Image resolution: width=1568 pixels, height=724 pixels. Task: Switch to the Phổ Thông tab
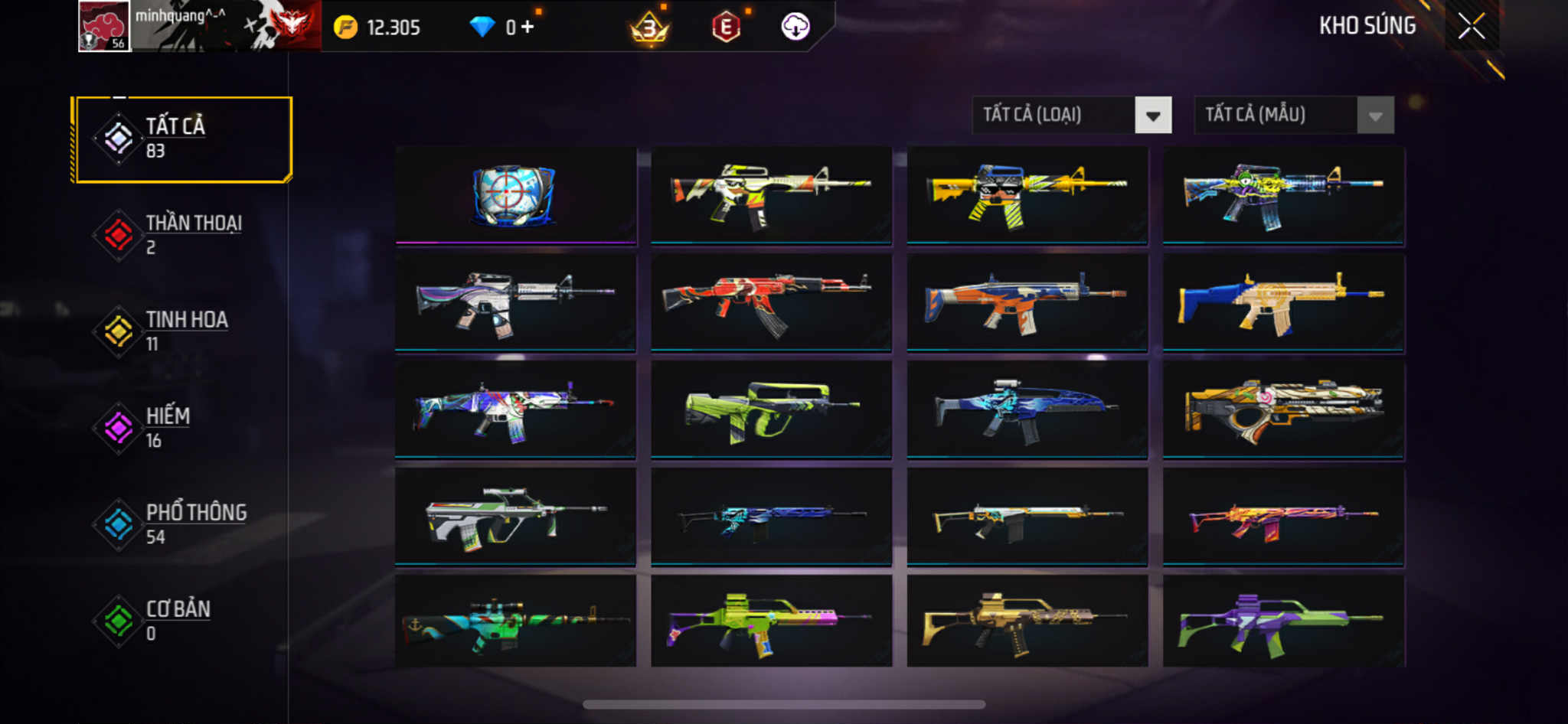(182, 524)
